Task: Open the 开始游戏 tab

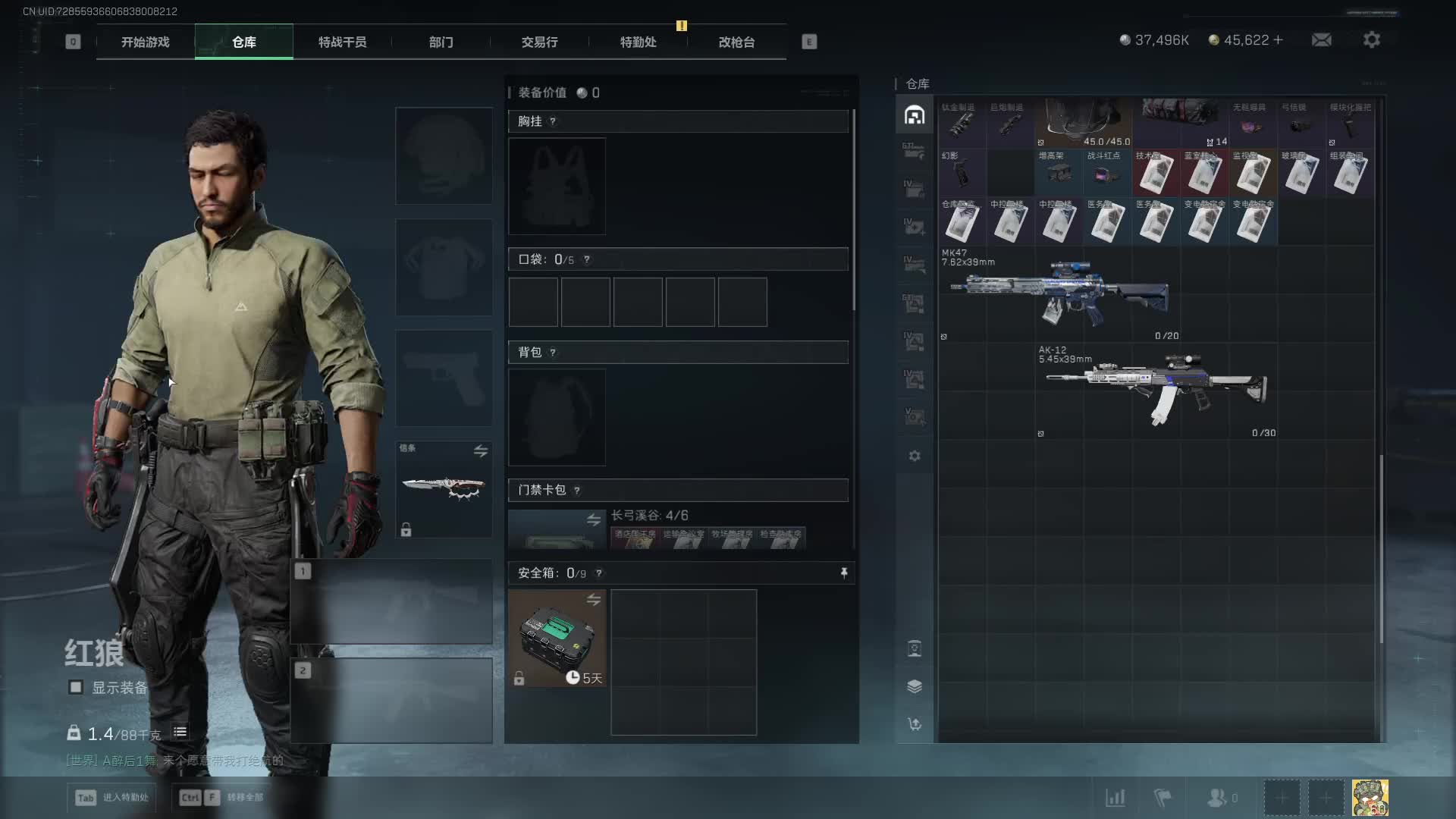Action: pyautogui.click(x=146, y=42)
